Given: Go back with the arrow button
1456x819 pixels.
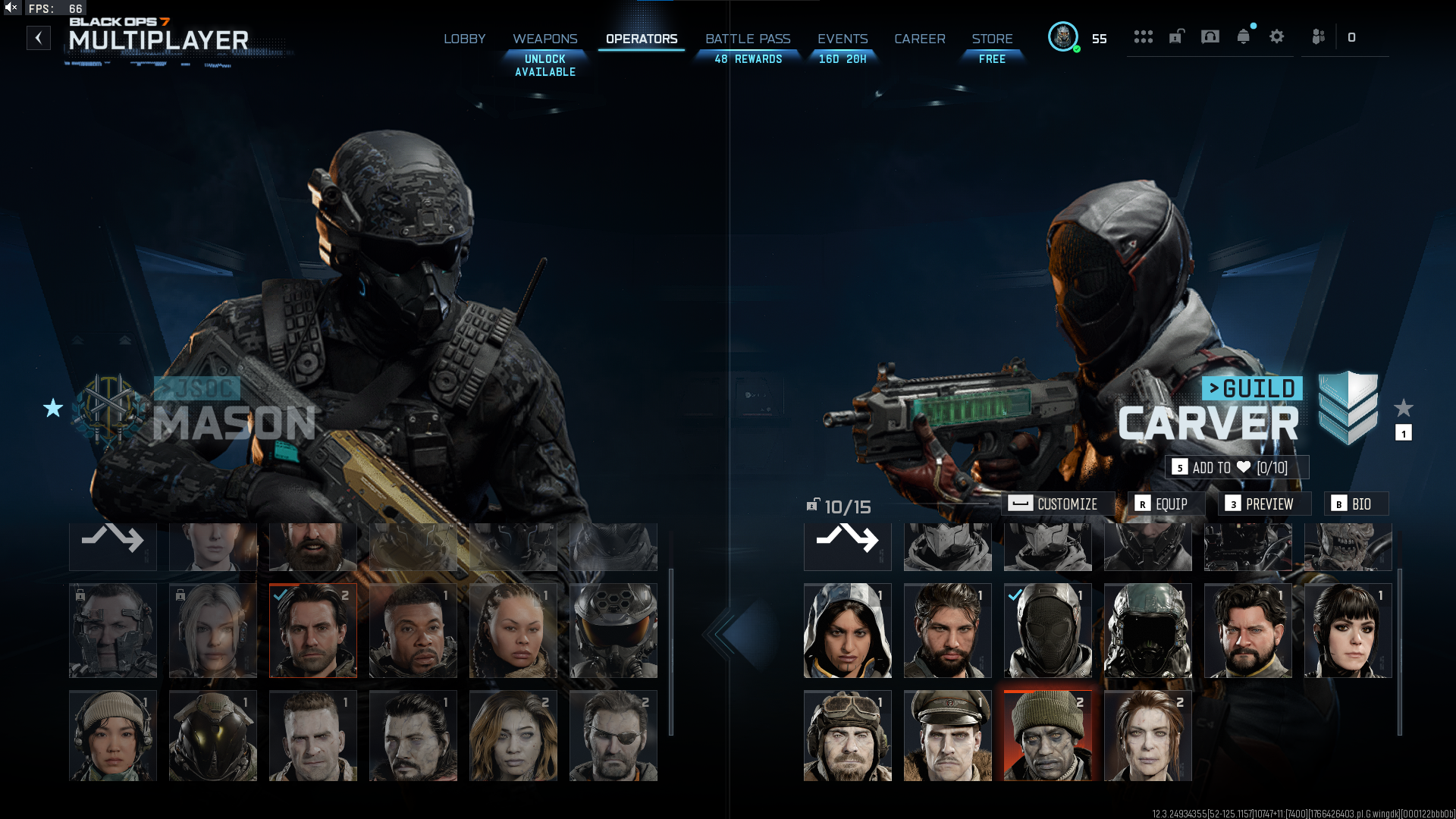Looking at the screenshot, I should point(39,38).
